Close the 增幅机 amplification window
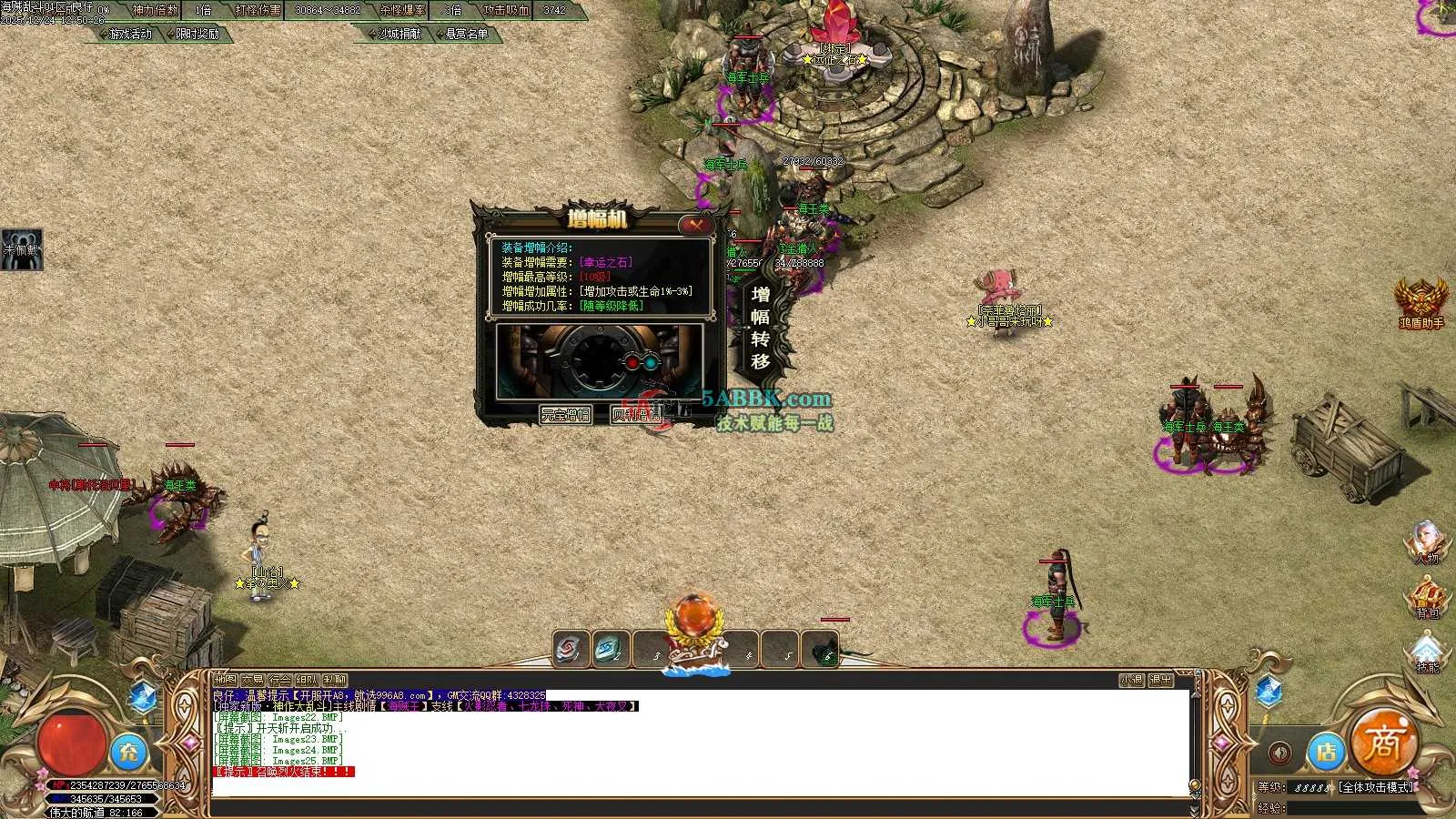This screenshot has width=1456, height=819. (x=697, y=224)
